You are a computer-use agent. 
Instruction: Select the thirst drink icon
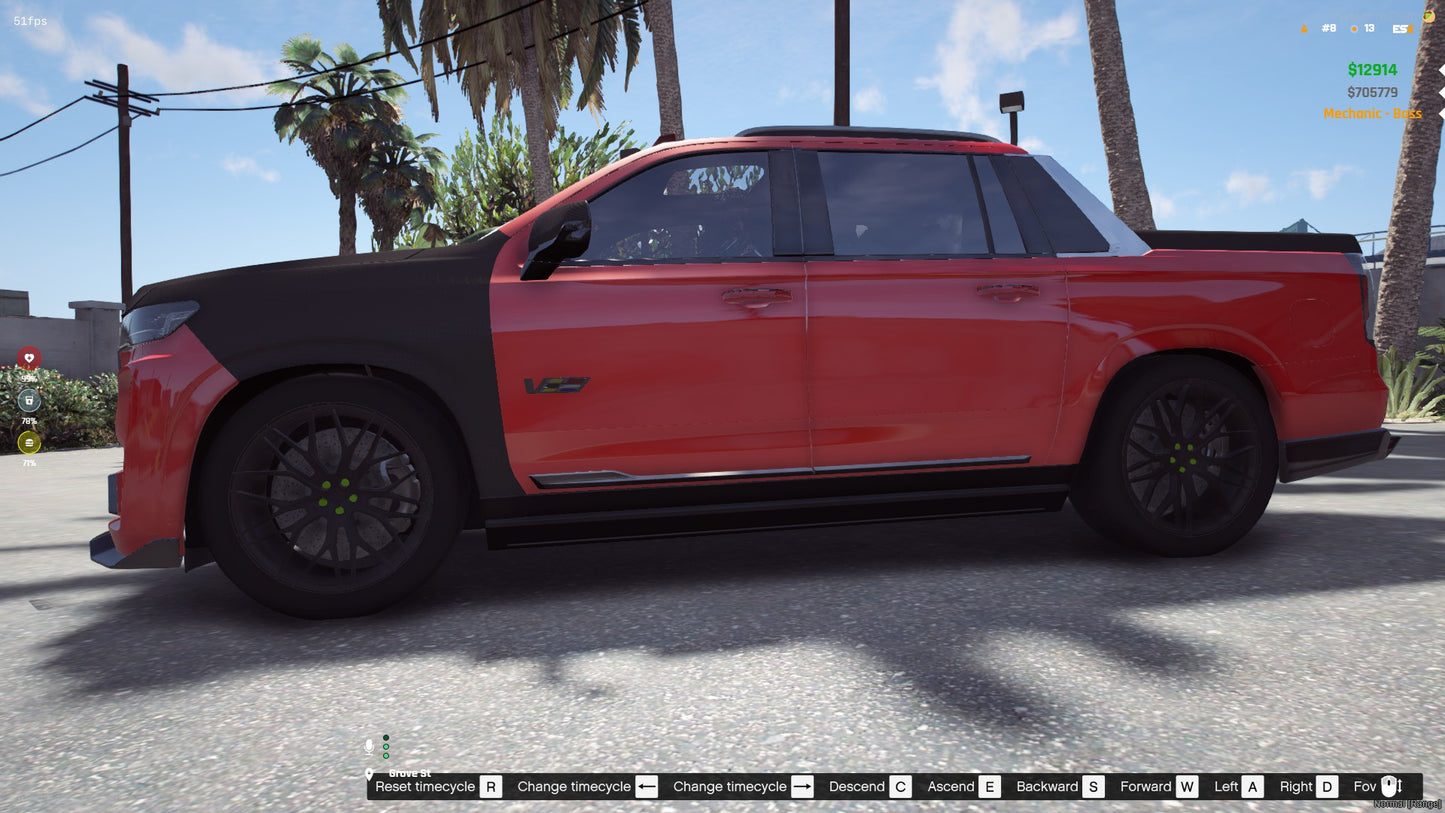(30, 400)
